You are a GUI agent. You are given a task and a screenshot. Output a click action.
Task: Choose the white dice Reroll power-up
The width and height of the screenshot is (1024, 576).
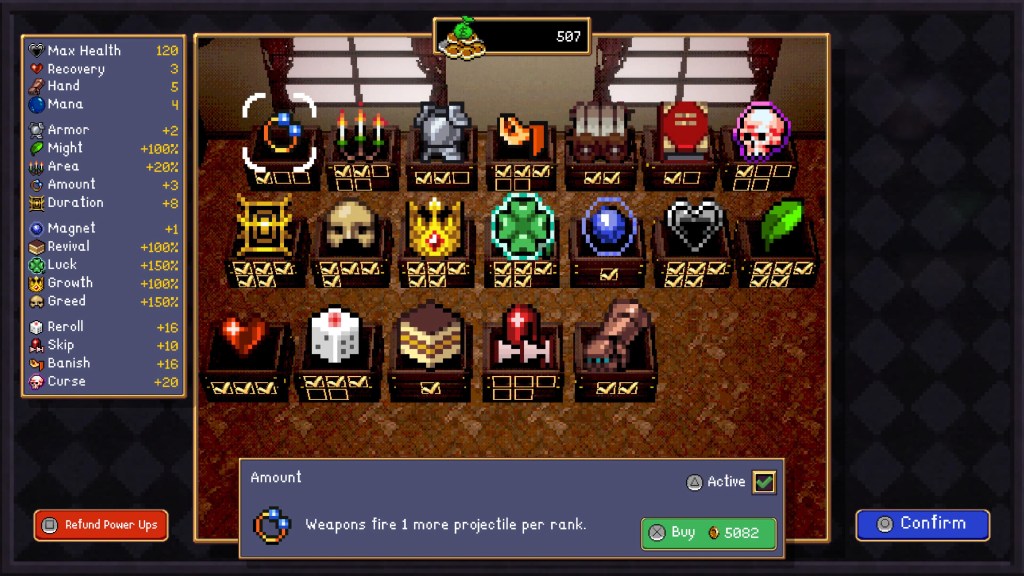[338, 340]
